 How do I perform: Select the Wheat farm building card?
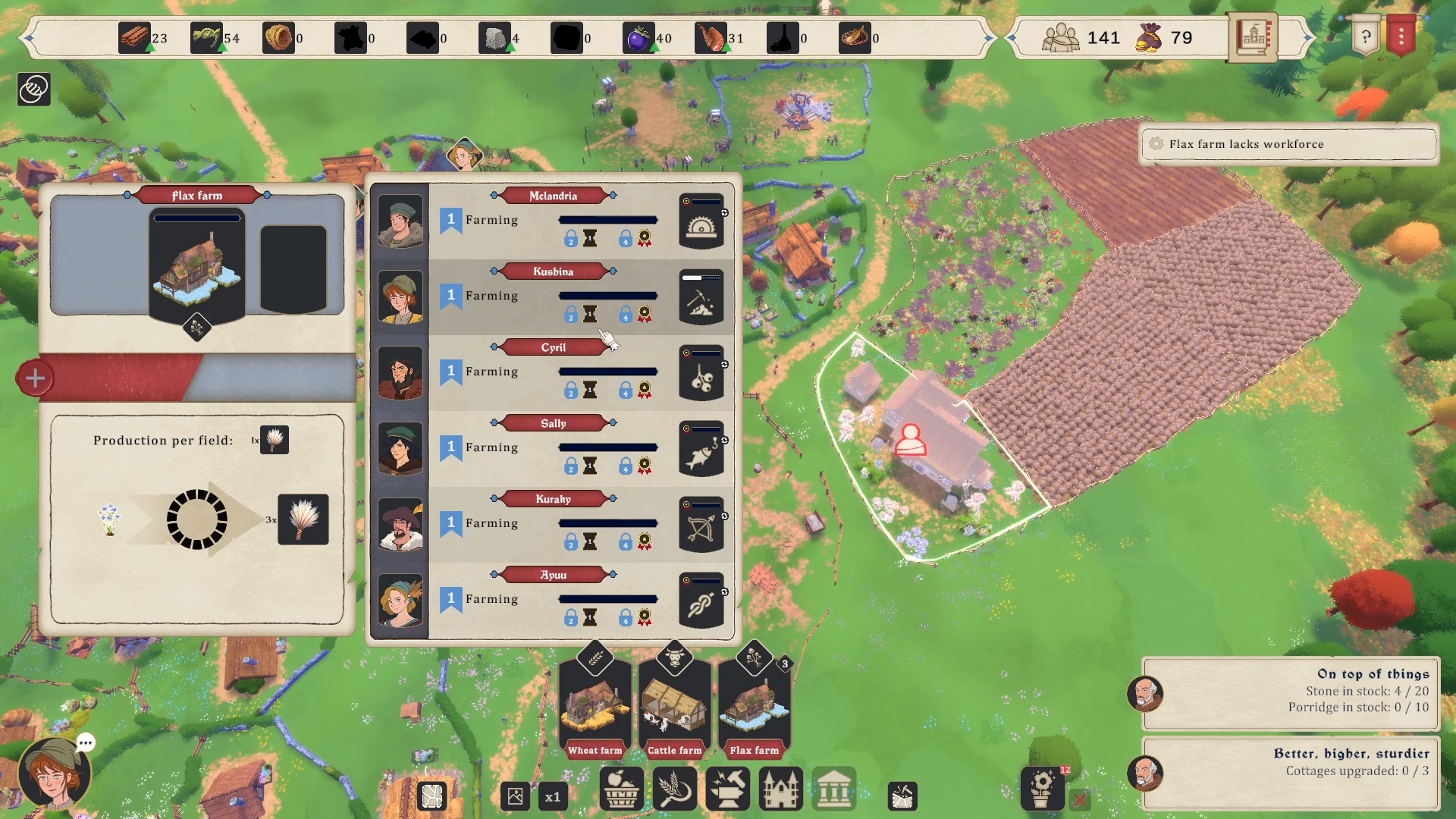tap(595, 706)
